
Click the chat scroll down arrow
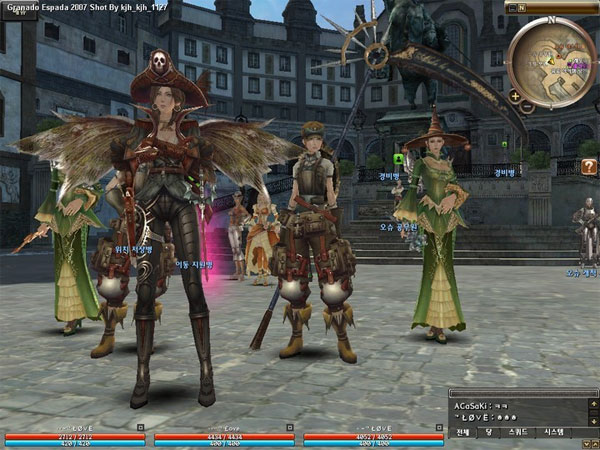591,420
